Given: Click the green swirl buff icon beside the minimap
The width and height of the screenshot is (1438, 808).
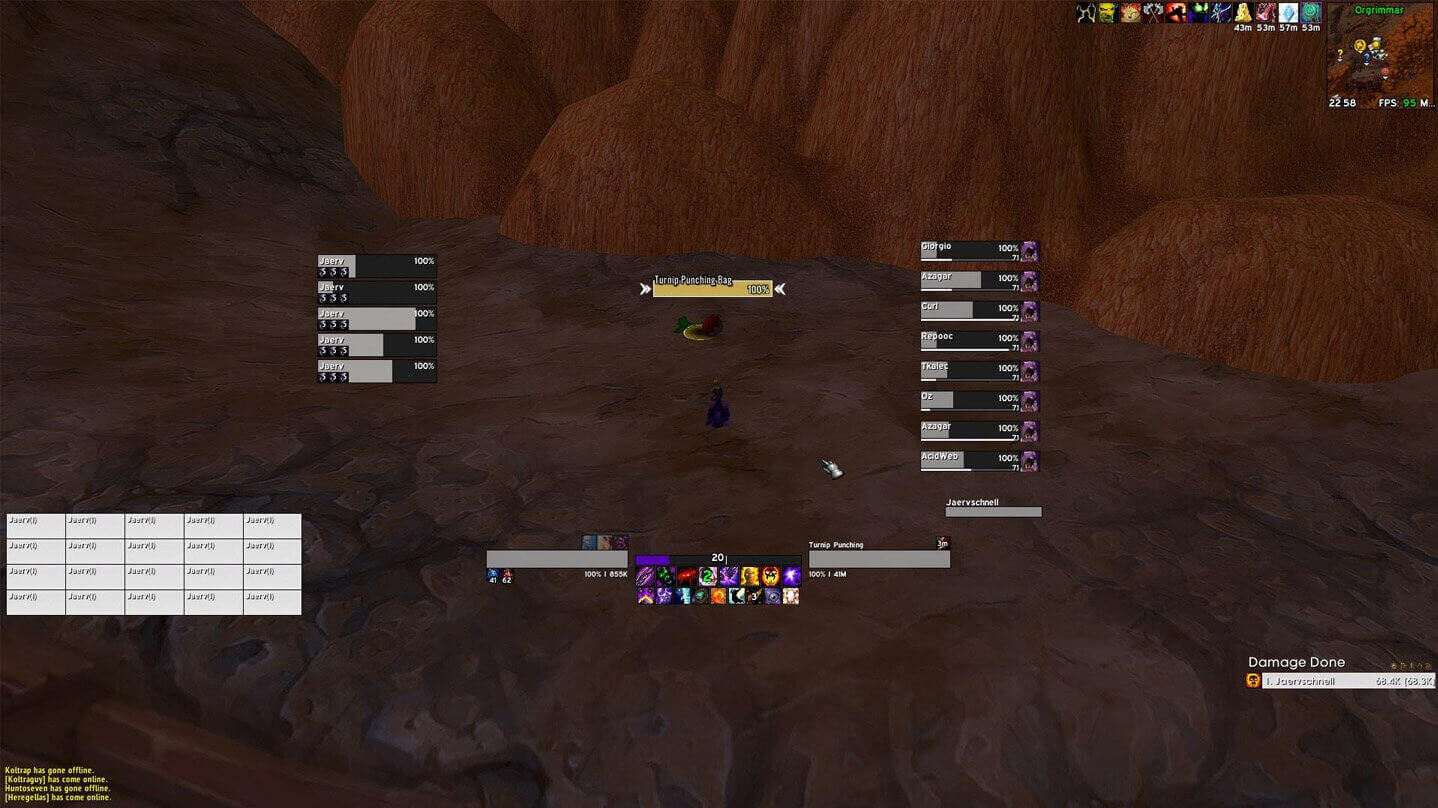Looking at the screenshot, I should [x=1309, y=12].
